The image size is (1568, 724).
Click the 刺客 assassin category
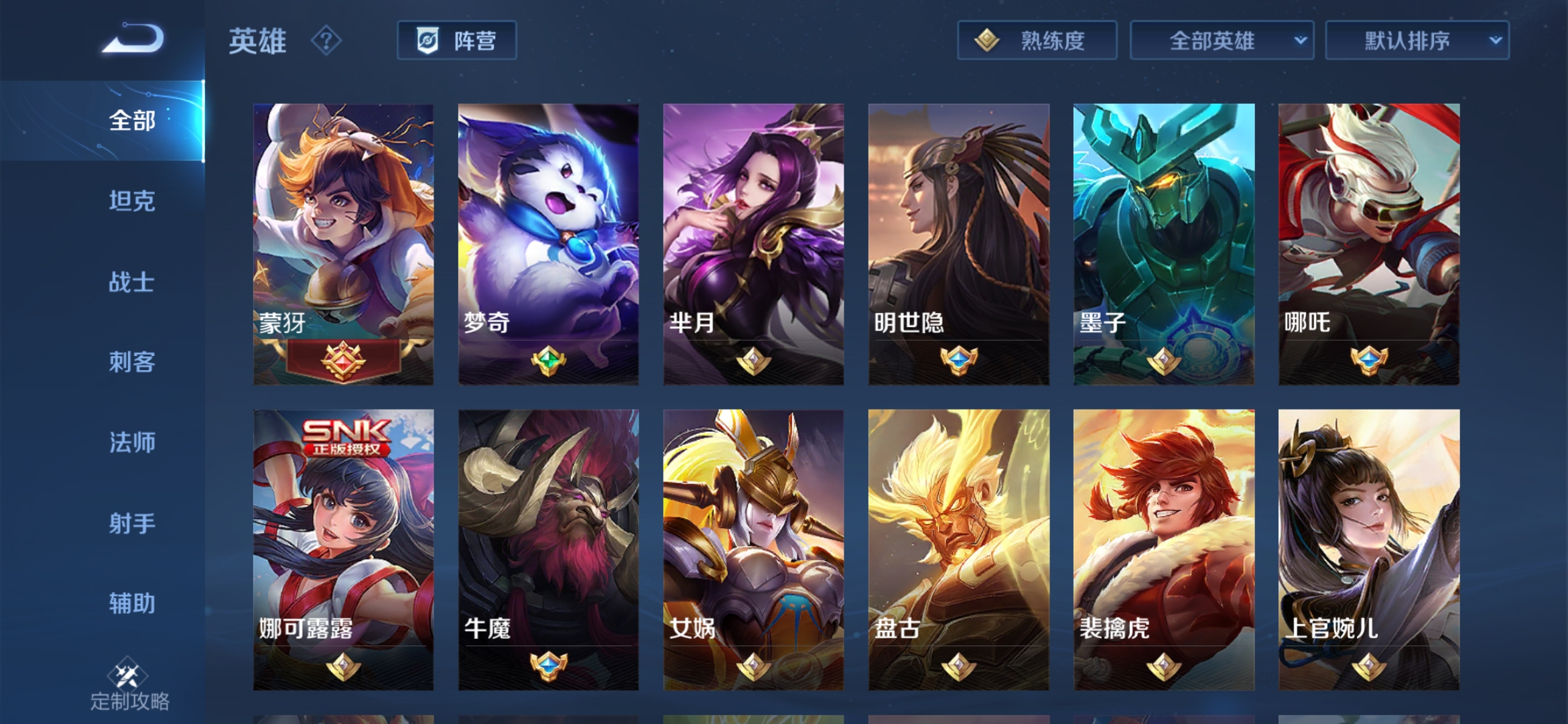pyautogui.click(x=131, y=363)
